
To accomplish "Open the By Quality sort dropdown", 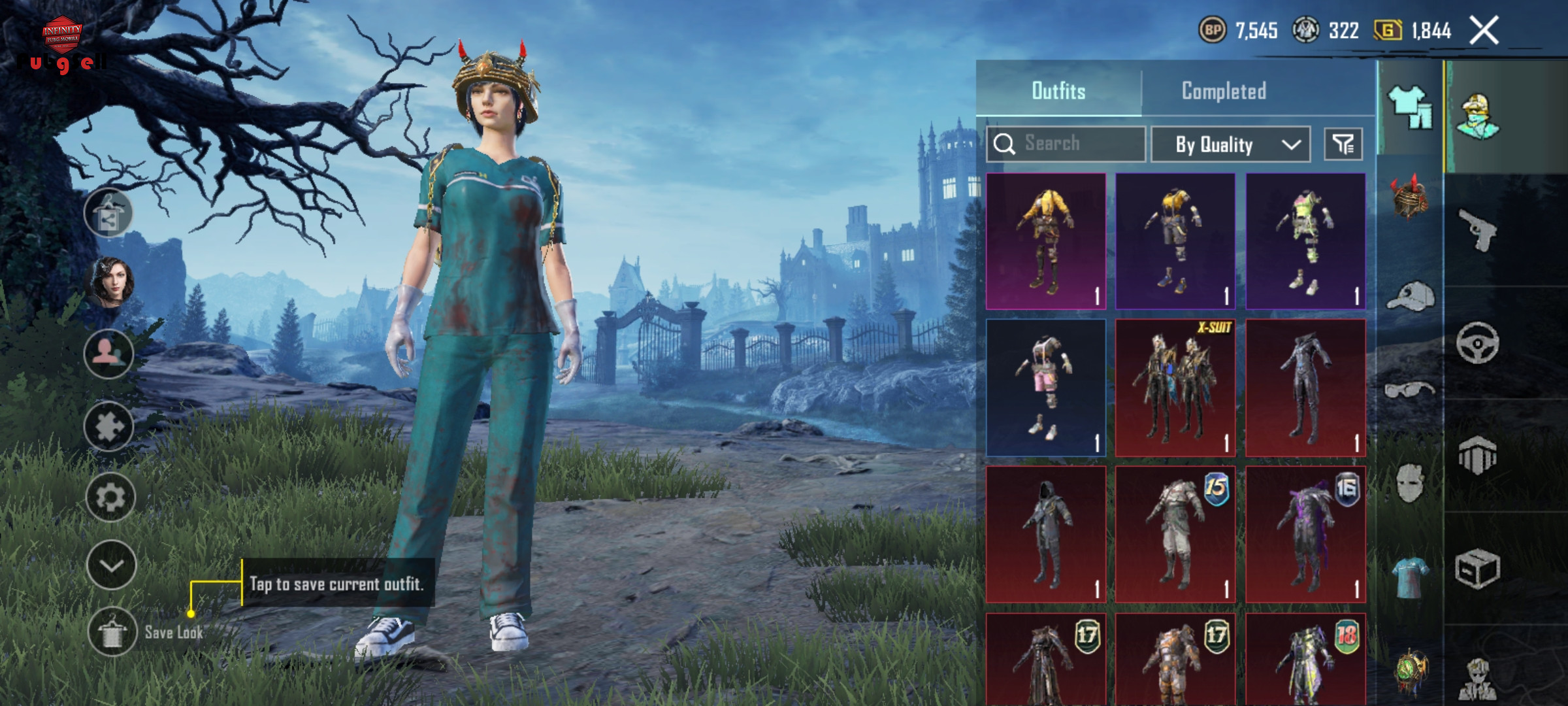I will 1230,144.
